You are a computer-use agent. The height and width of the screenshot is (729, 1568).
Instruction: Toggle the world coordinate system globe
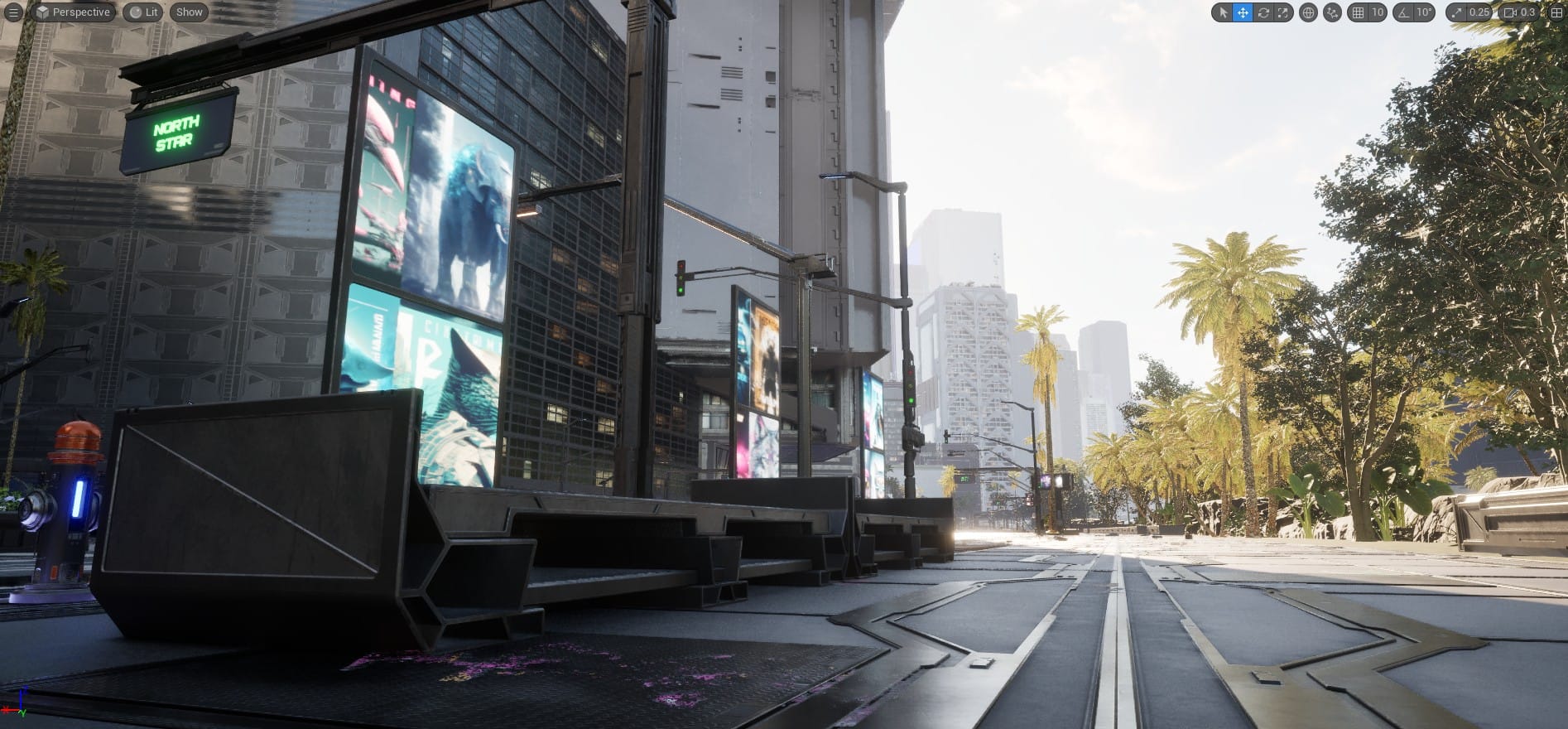(x=1308, y=12)
